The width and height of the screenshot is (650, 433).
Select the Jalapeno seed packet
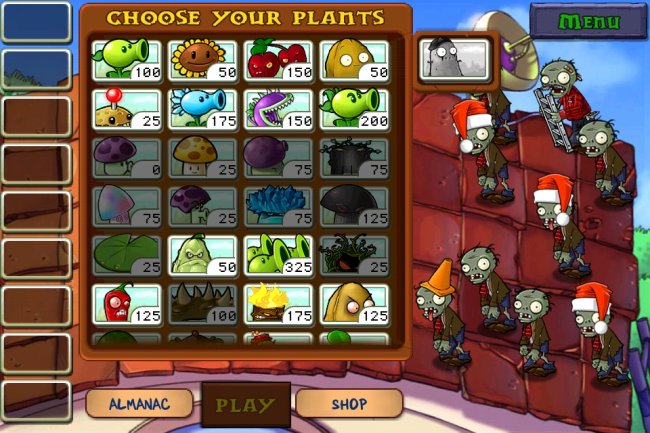127,304
